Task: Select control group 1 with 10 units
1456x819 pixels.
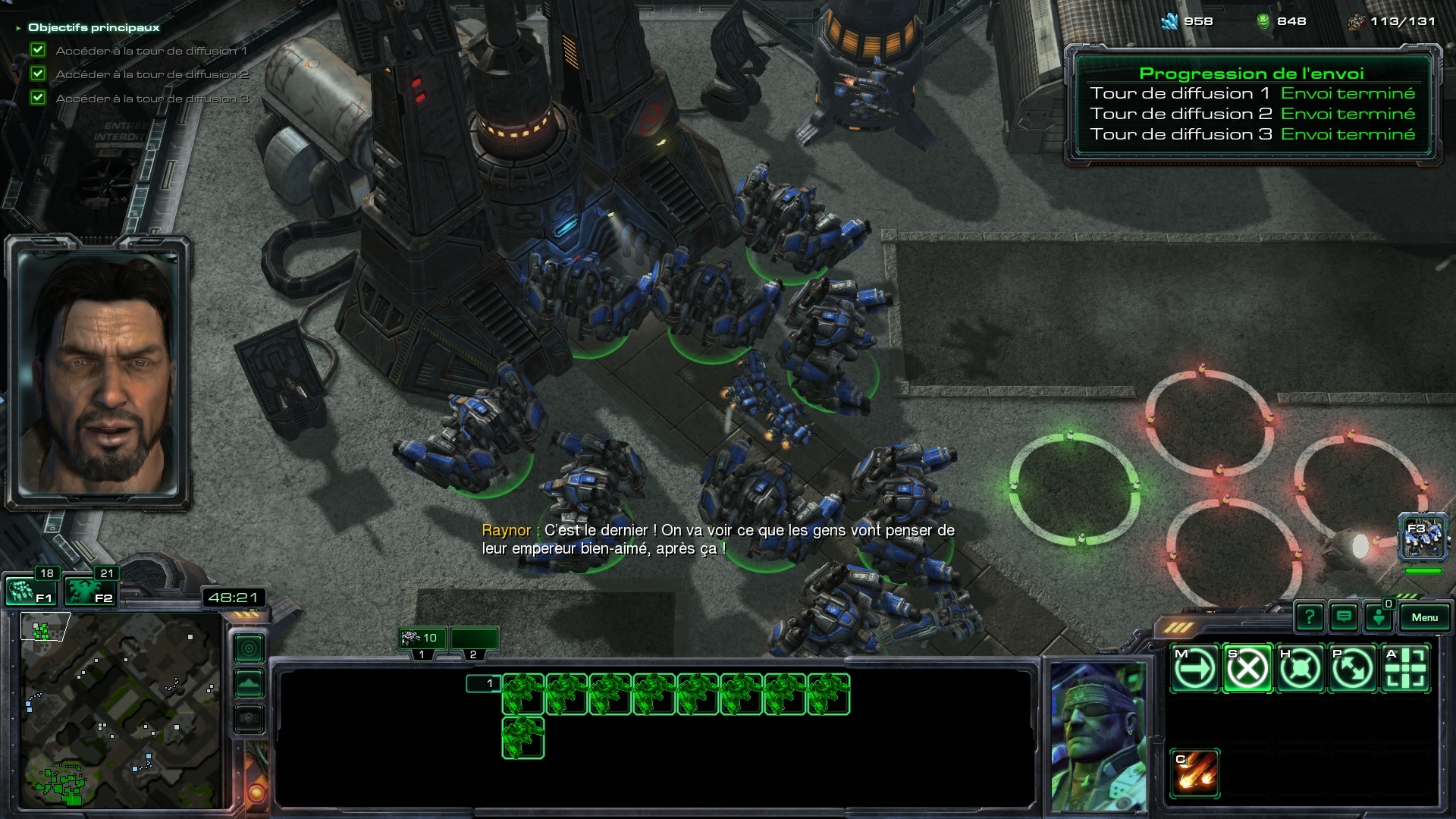Action: point(422,638)
